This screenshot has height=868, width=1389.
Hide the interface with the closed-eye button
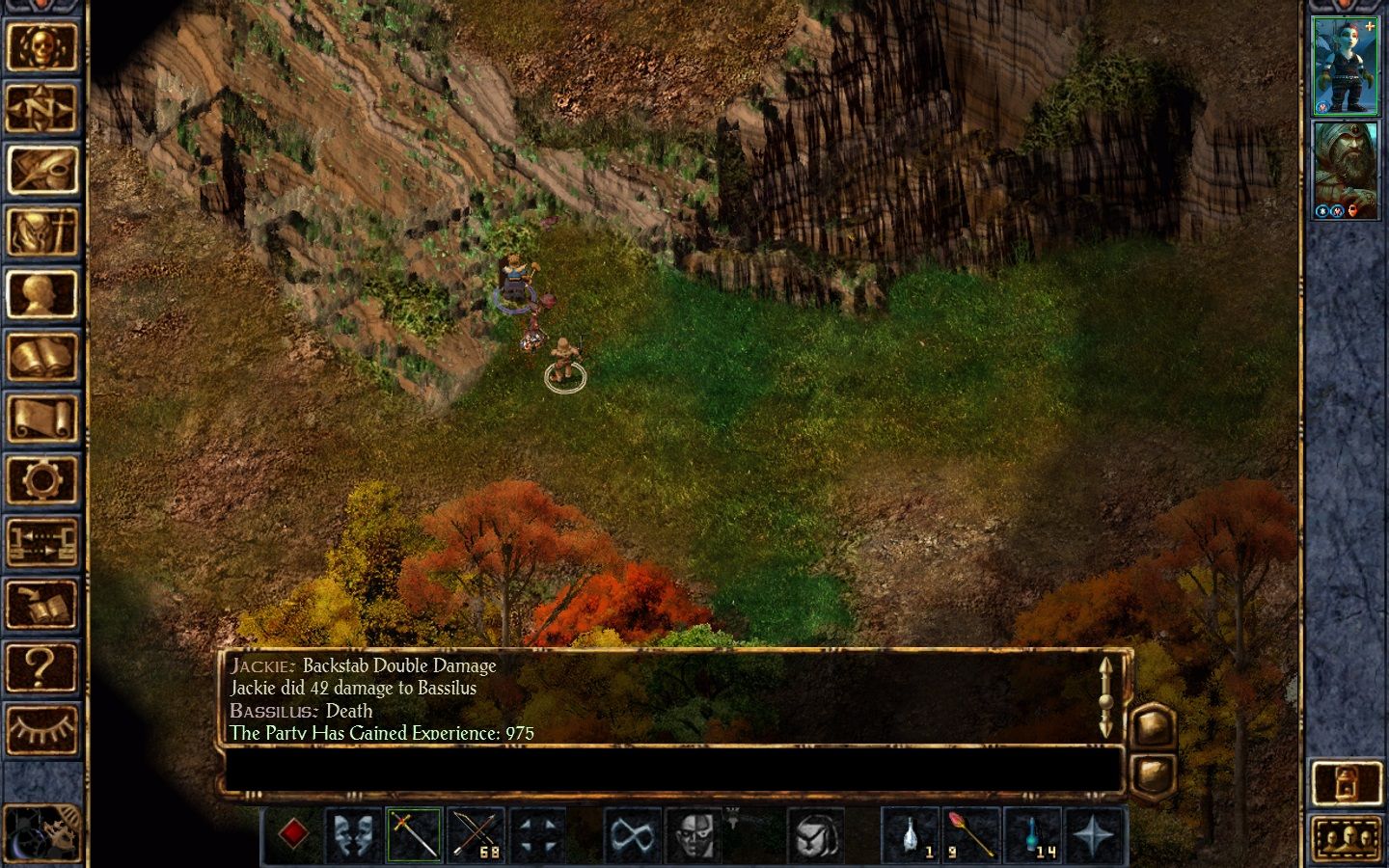pyautogui.click(x=41, y=728)
